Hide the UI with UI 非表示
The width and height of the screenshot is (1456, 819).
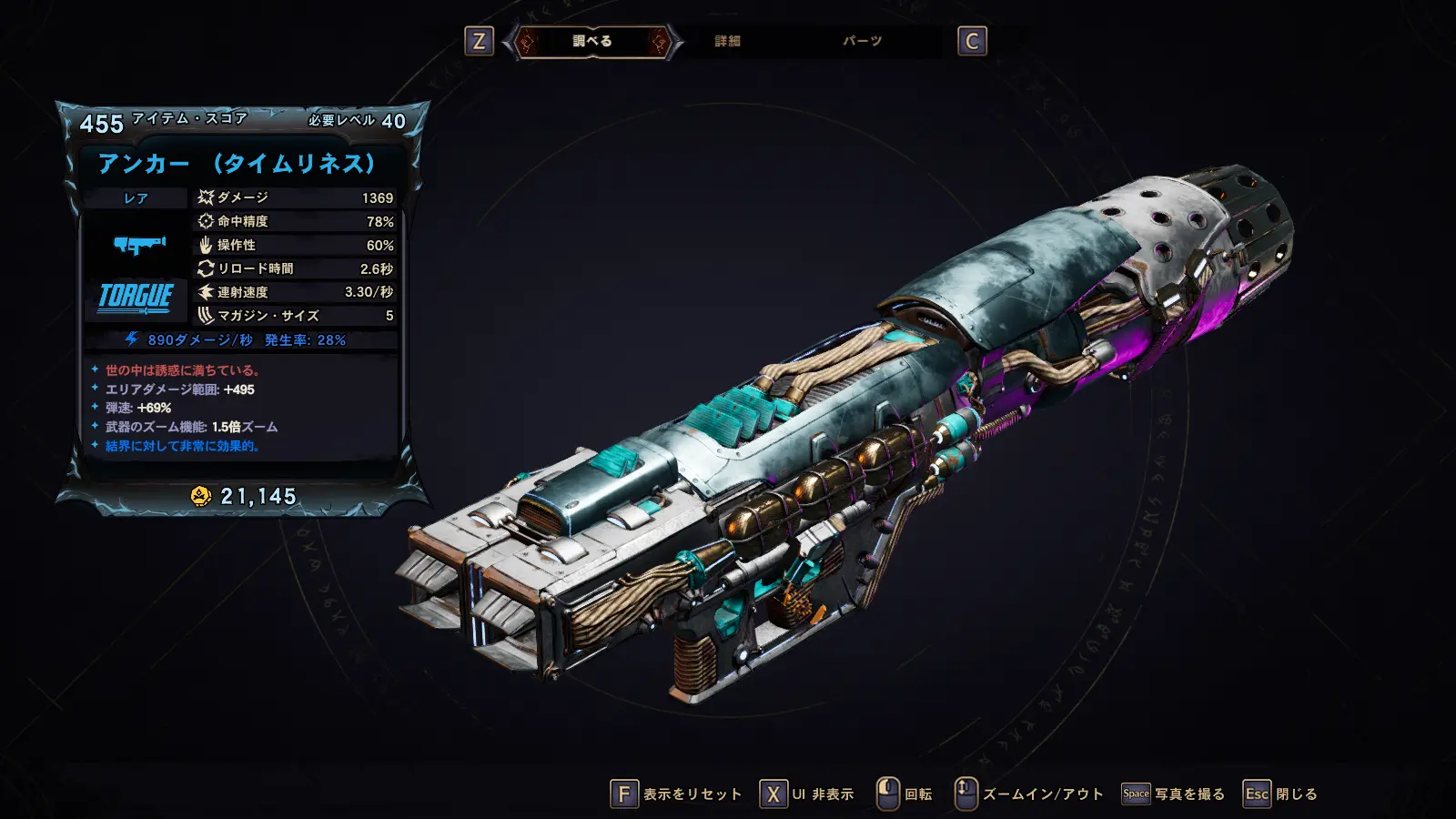pyautogui.click(x=808, y=794)
